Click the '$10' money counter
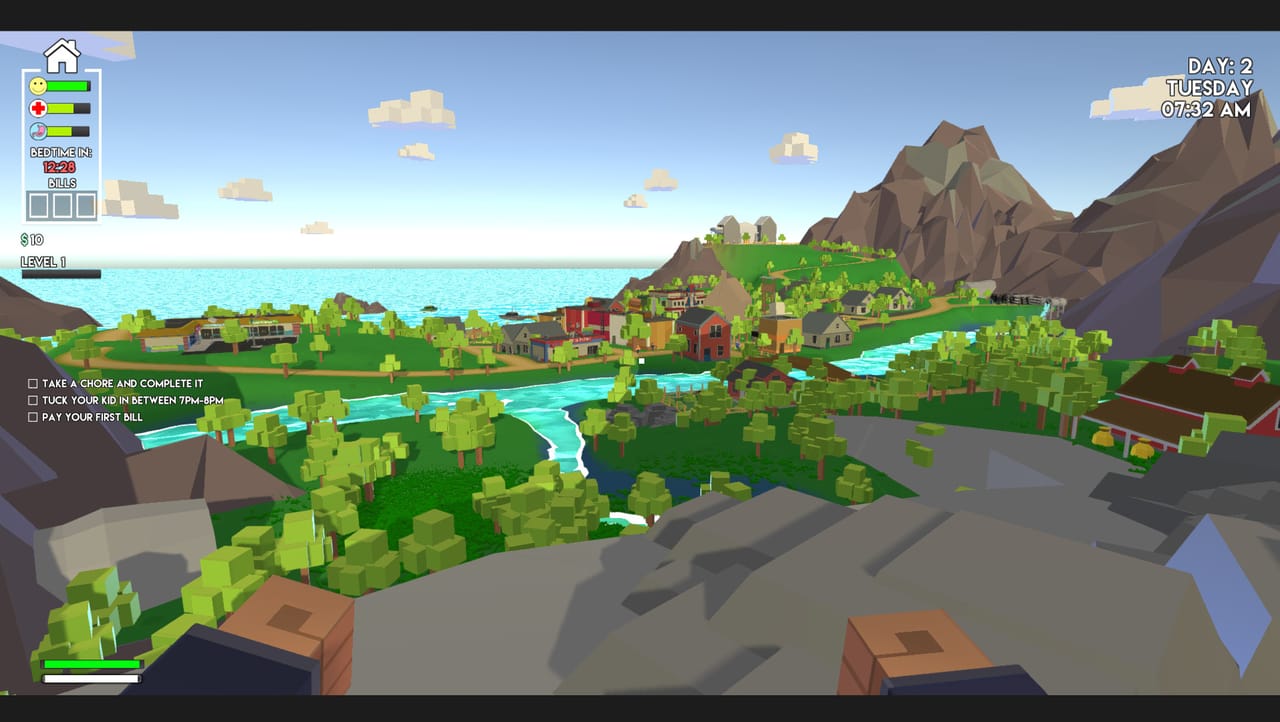1280x722 pixels. click(30, 240)
